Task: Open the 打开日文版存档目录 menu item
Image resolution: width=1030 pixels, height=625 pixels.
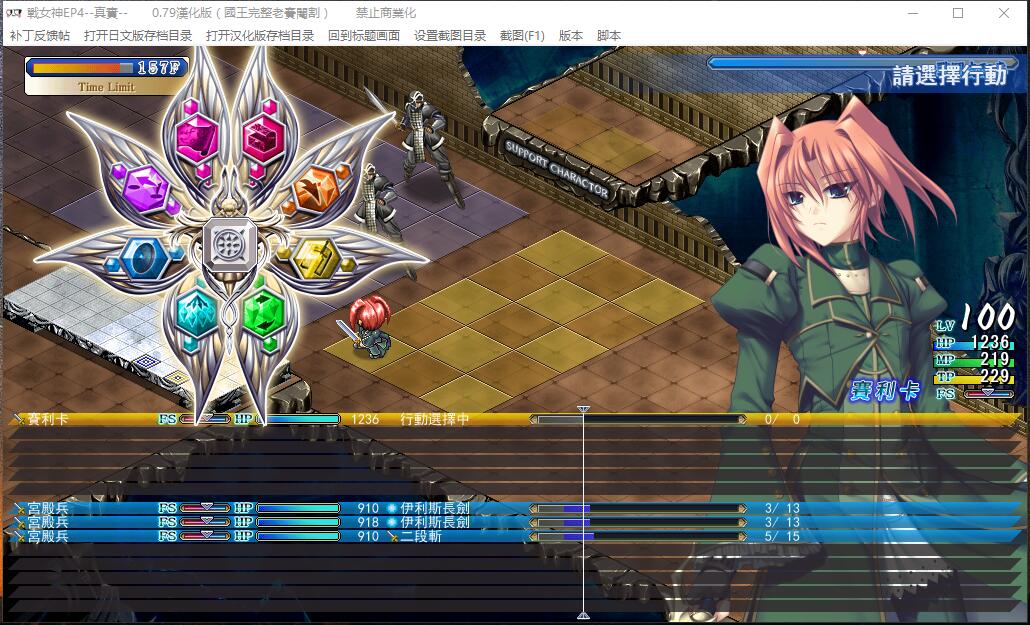Action: click(138, 35)
